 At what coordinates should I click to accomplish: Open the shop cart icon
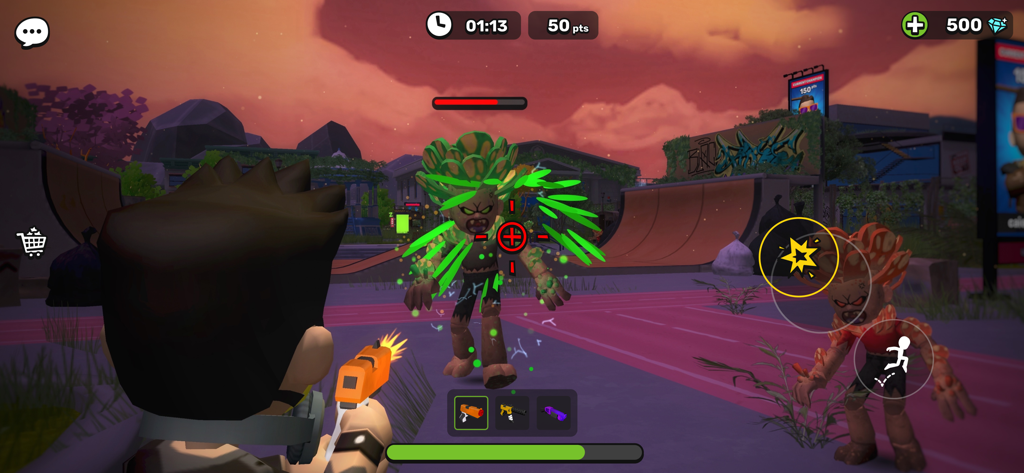pos(32,242)
